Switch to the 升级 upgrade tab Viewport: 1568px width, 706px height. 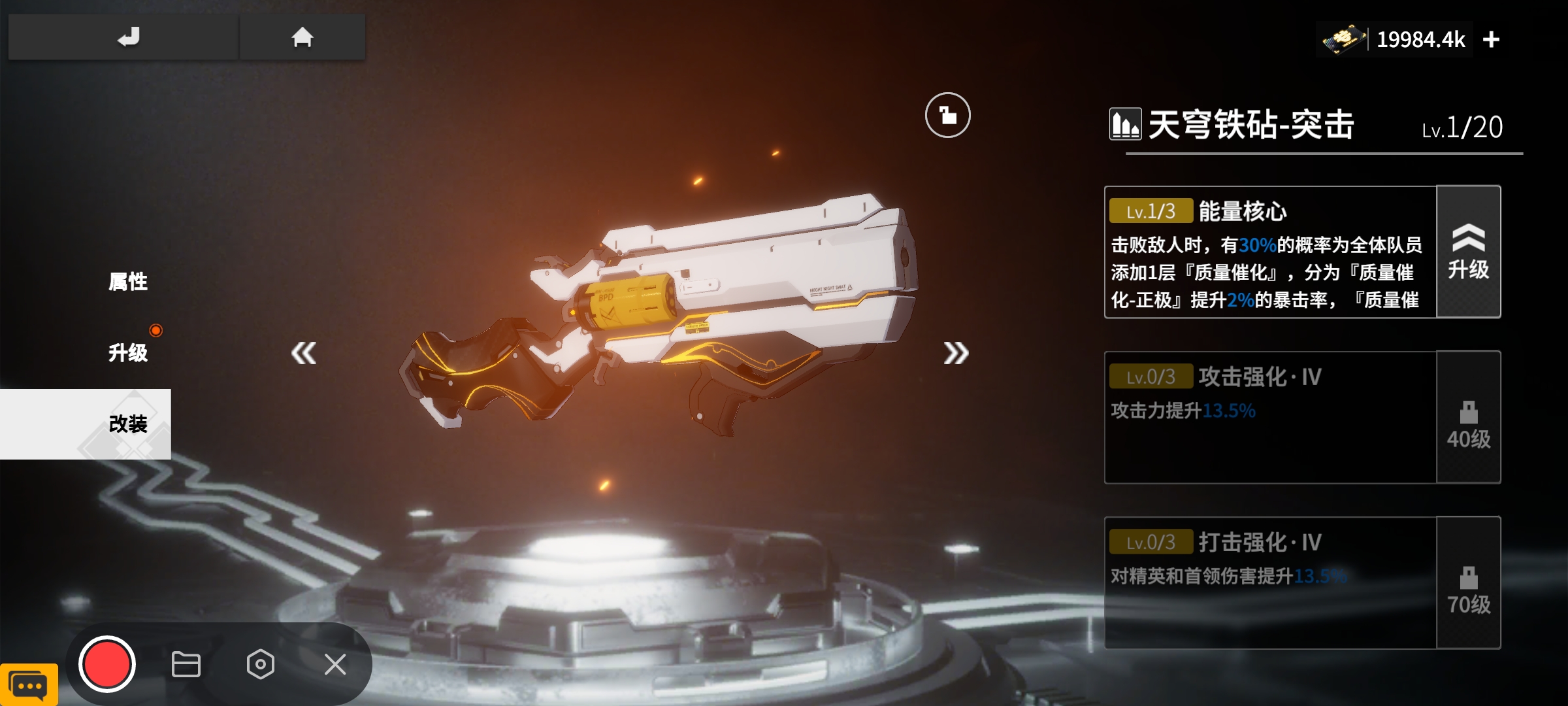(x=128, y=353)
